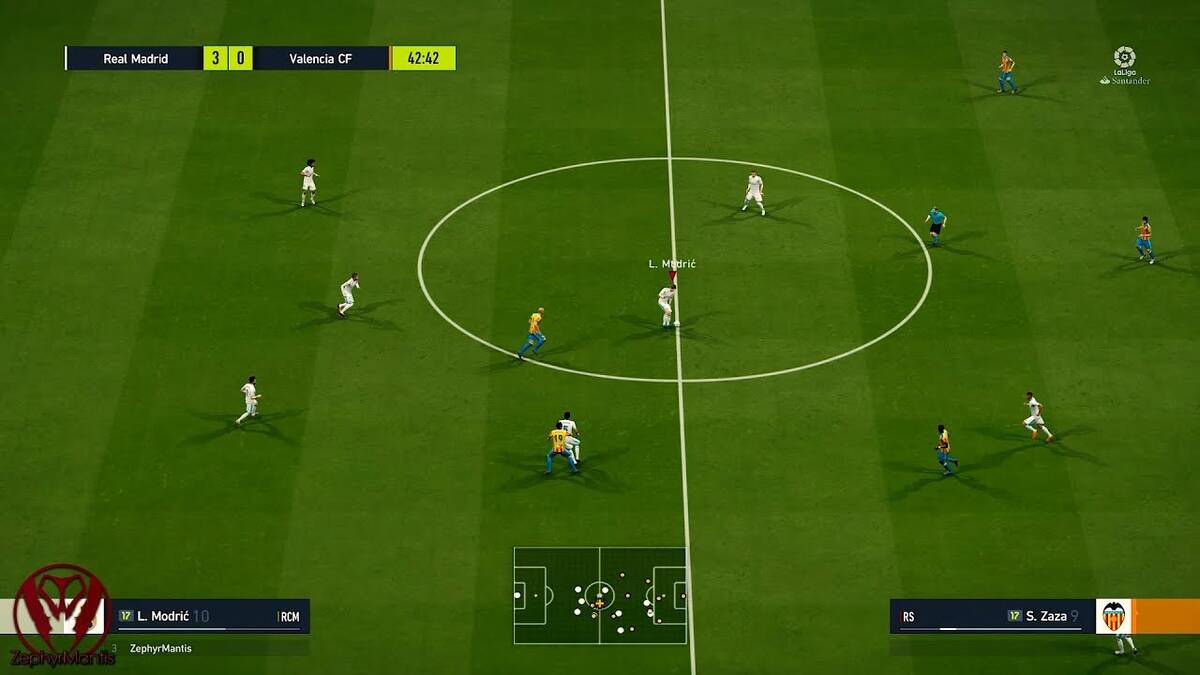Click the LaLiga Santander logo

pos(1124,65)
